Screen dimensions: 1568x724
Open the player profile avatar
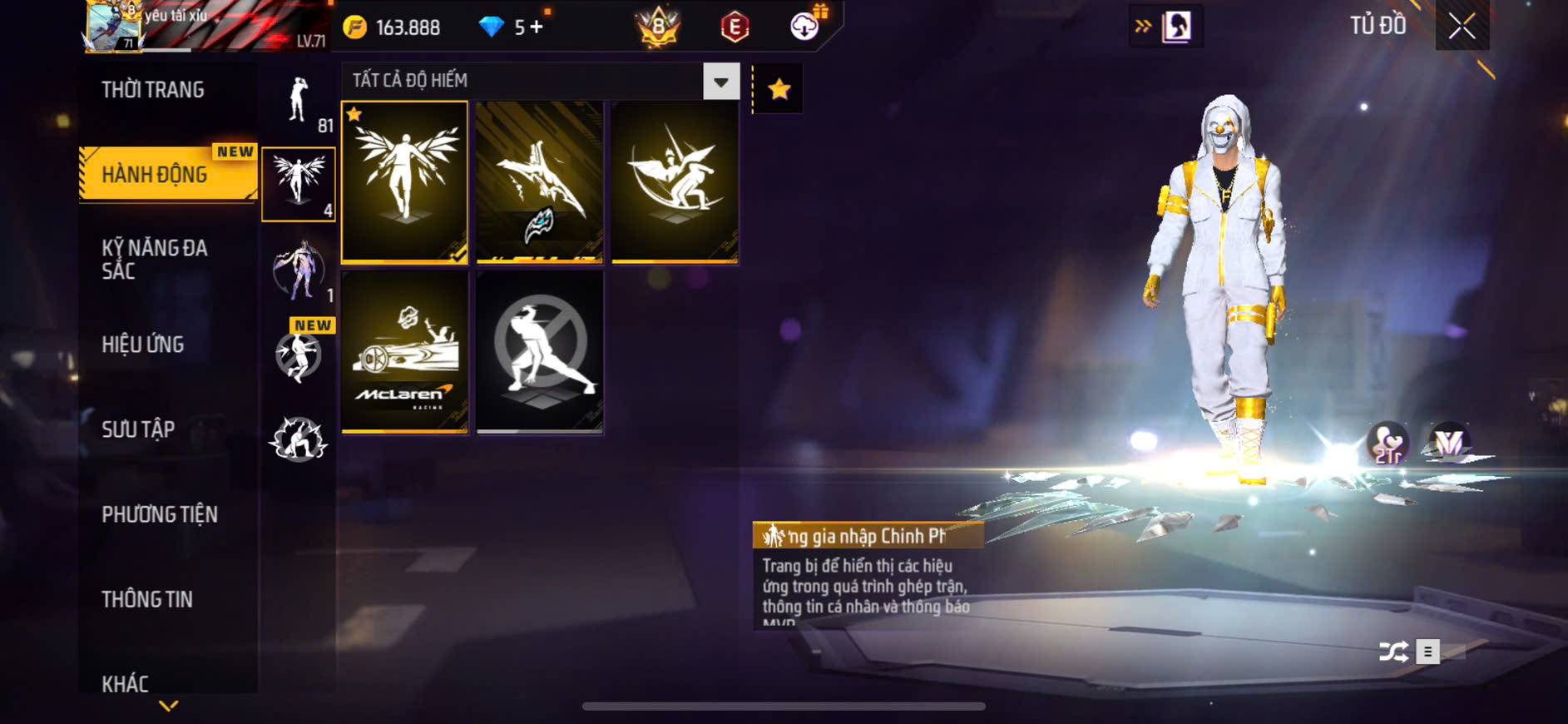[113, 27]
